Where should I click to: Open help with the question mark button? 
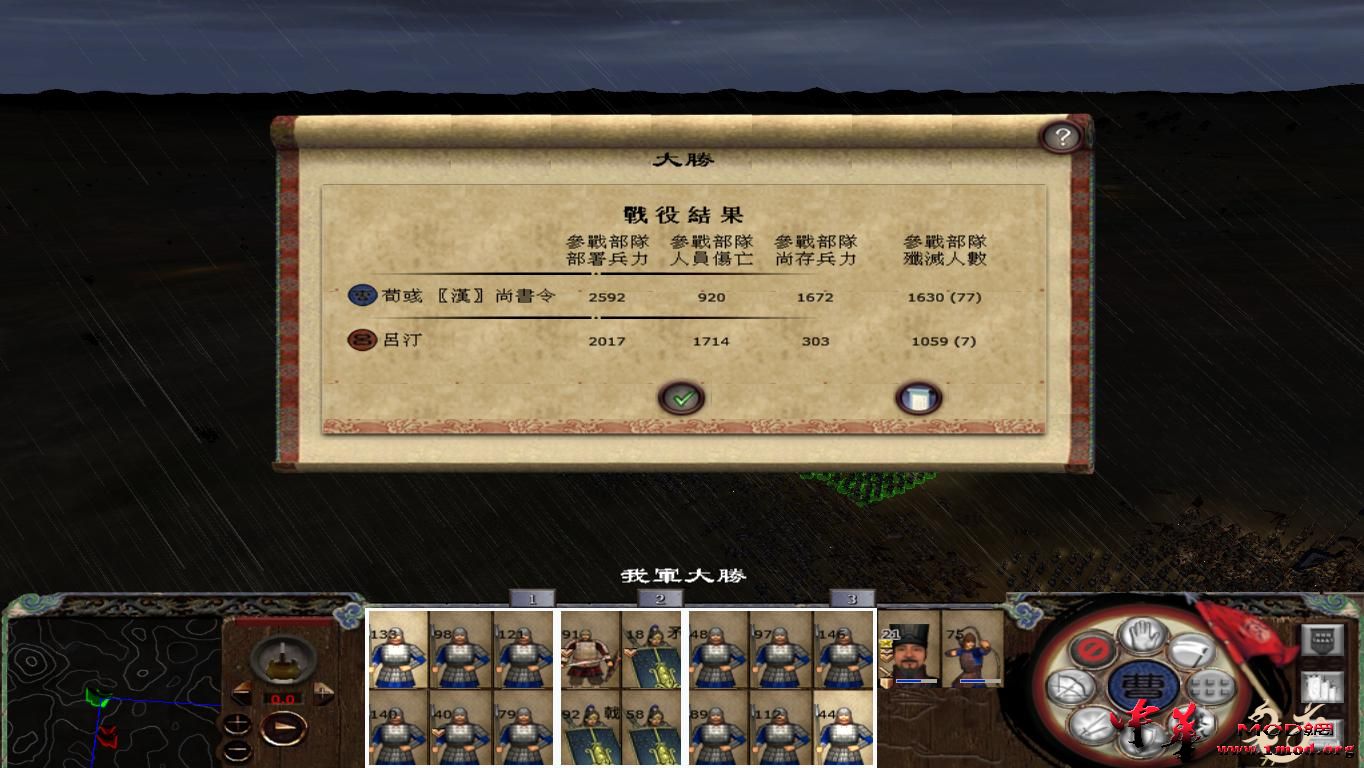click(x=1061, y=136)
